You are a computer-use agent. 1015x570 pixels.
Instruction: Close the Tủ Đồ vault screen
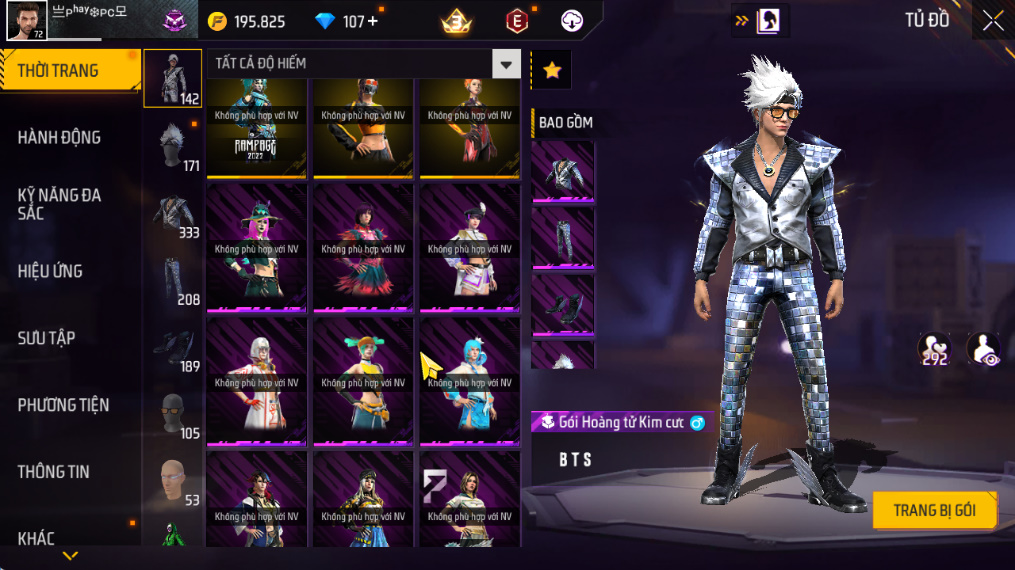992,21
